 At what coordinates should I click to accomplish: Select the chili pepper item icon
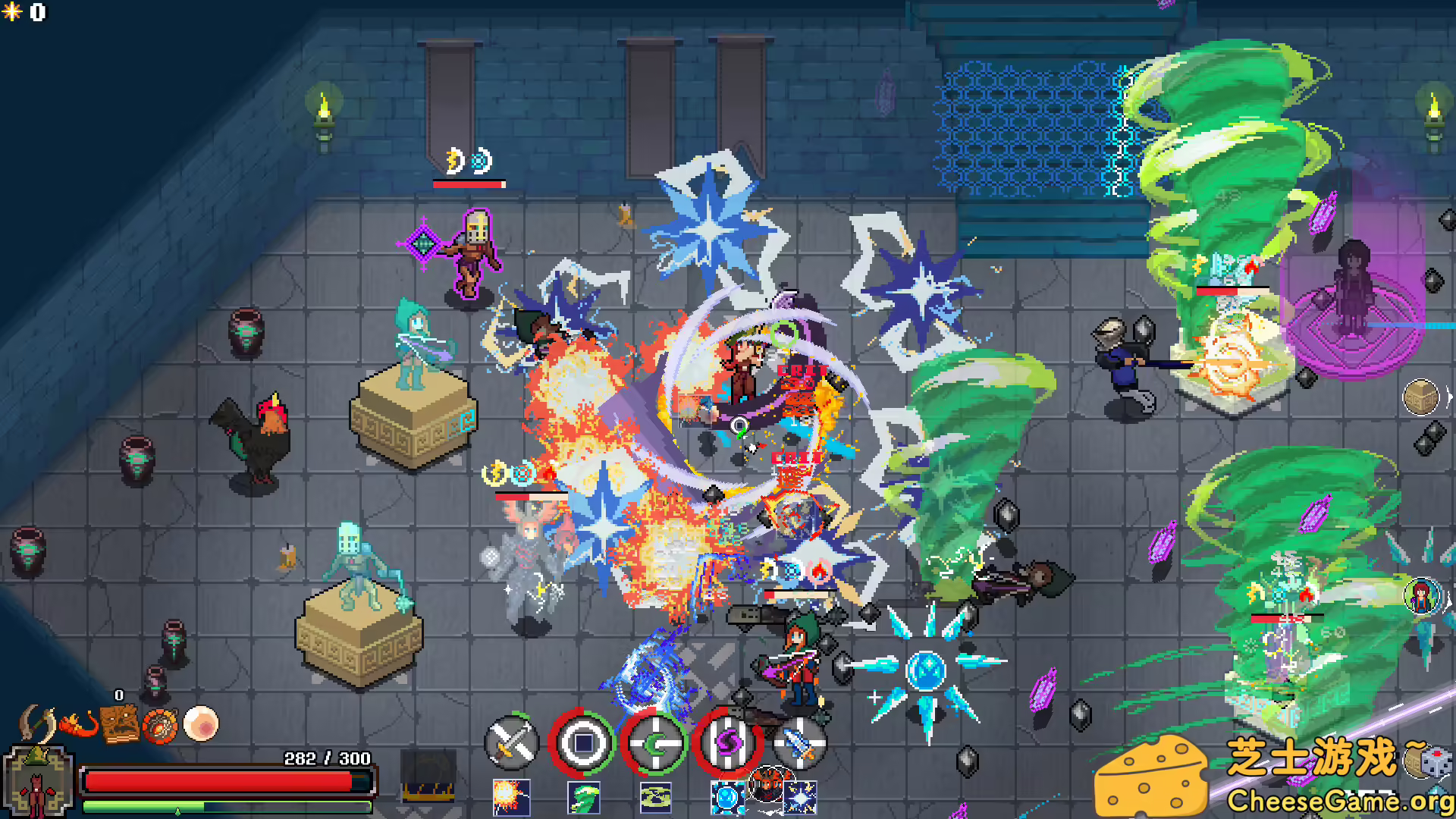click(x=78, y=723)
